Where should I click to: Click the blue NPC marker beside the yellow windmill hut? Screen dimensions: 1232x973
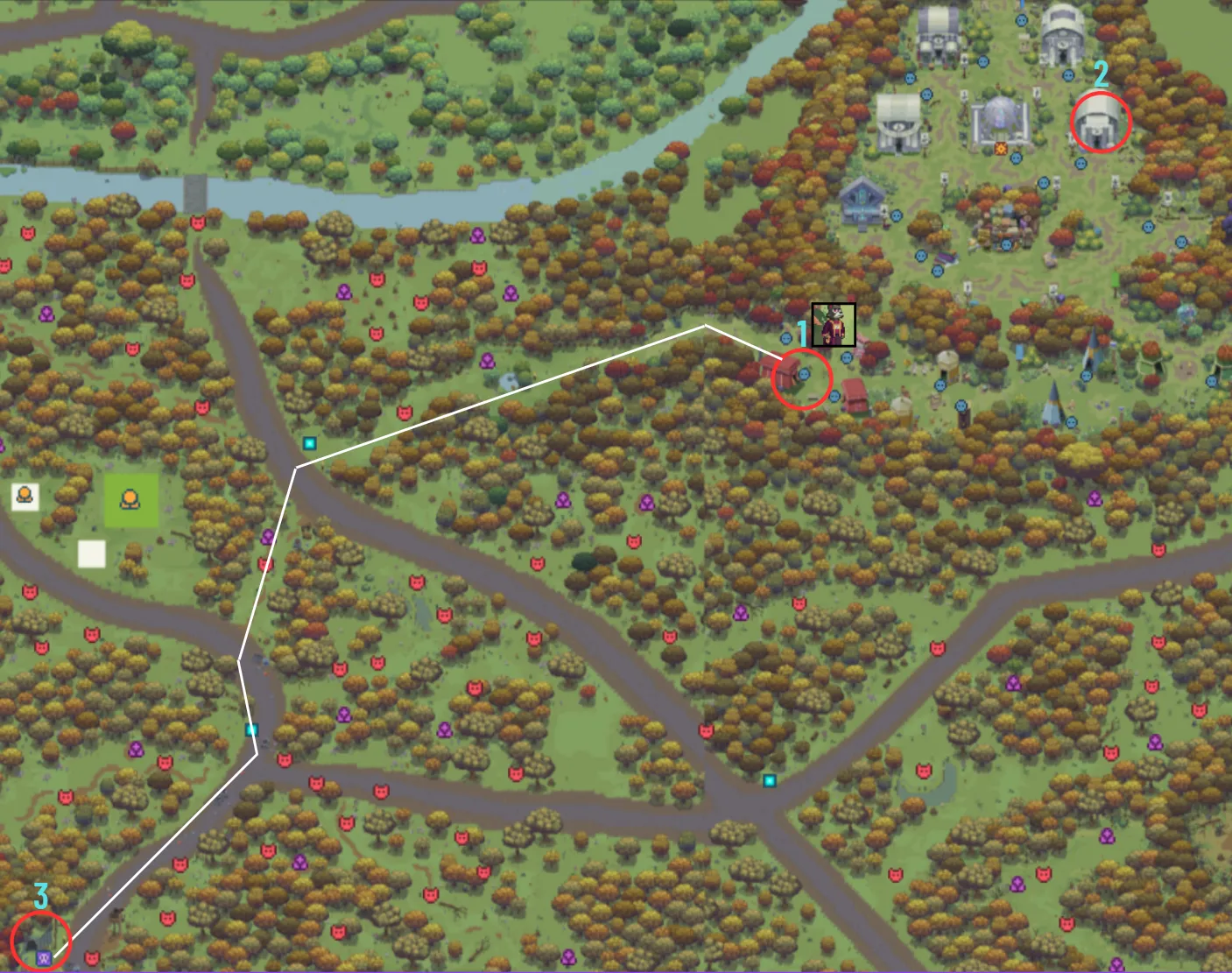point(940,384)
